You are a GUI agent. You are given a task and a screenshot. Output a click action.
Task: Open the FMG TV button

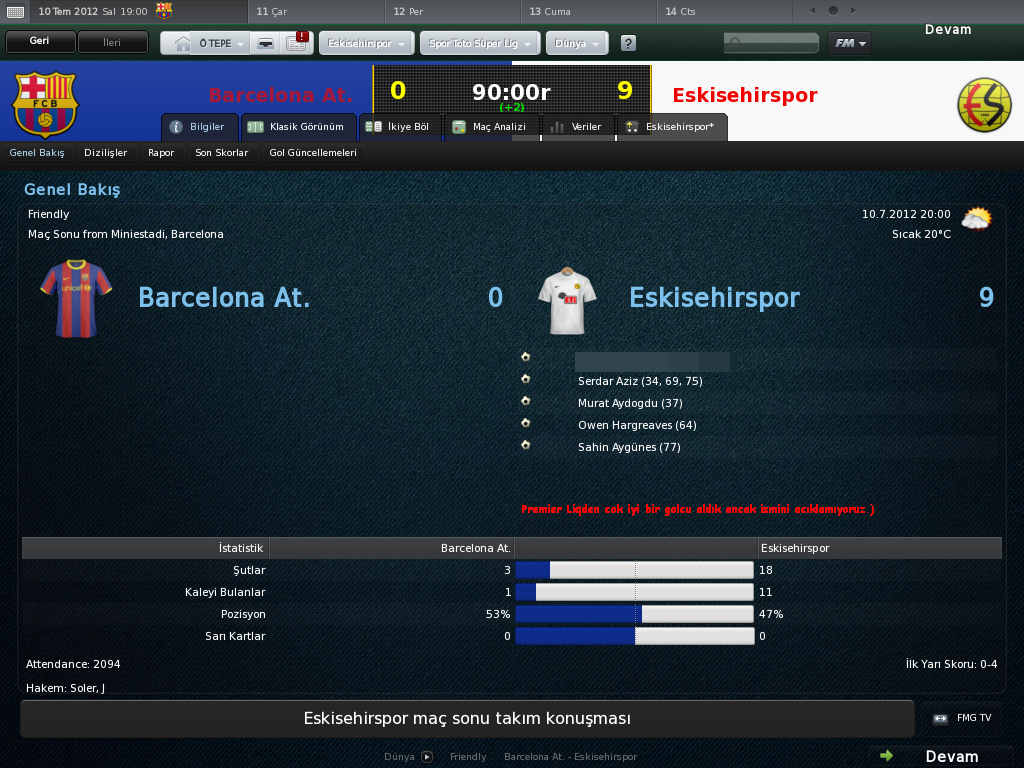(x=963, y=718)
